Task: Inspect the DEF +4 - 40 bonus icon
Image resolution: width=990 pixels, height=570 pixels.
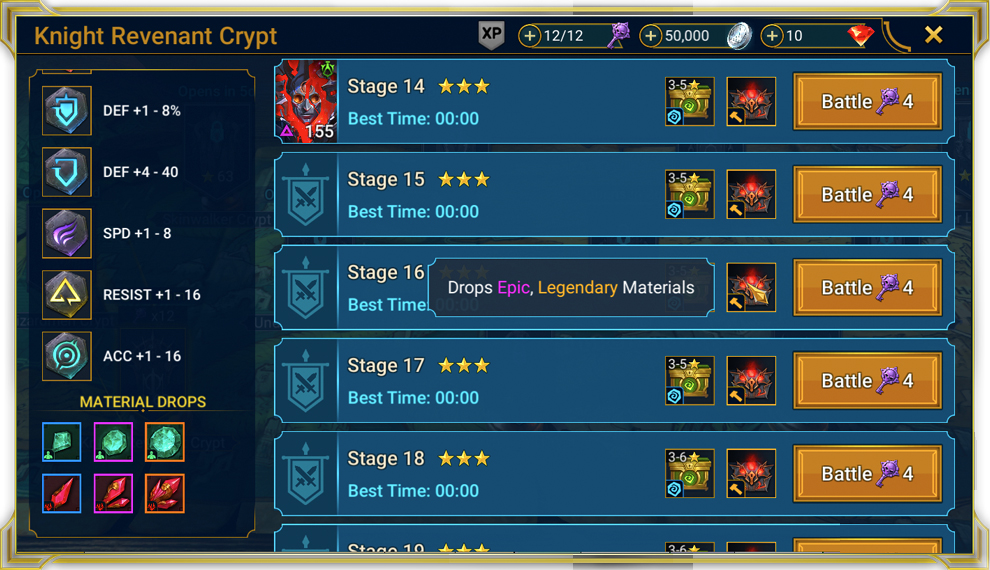Action: click(x=67, y=172)
